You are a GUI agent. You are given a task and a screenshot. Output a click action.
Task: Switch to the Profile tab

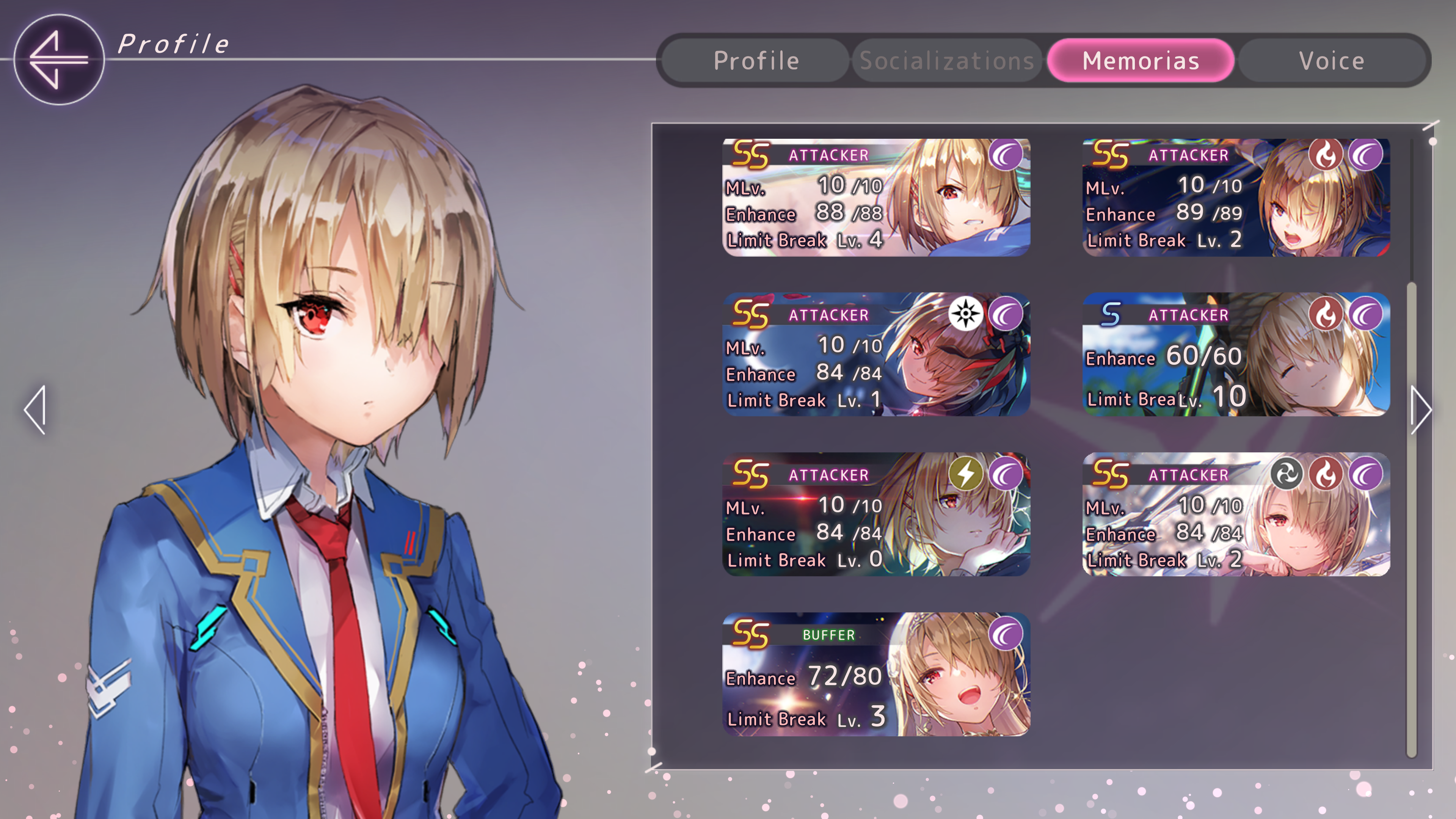click(756, 61)
